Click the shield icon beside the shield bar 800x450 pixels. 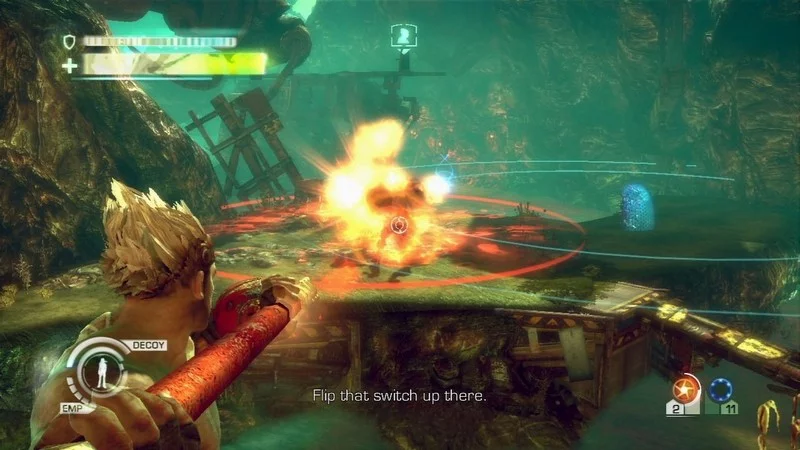[x=69, y=42]
